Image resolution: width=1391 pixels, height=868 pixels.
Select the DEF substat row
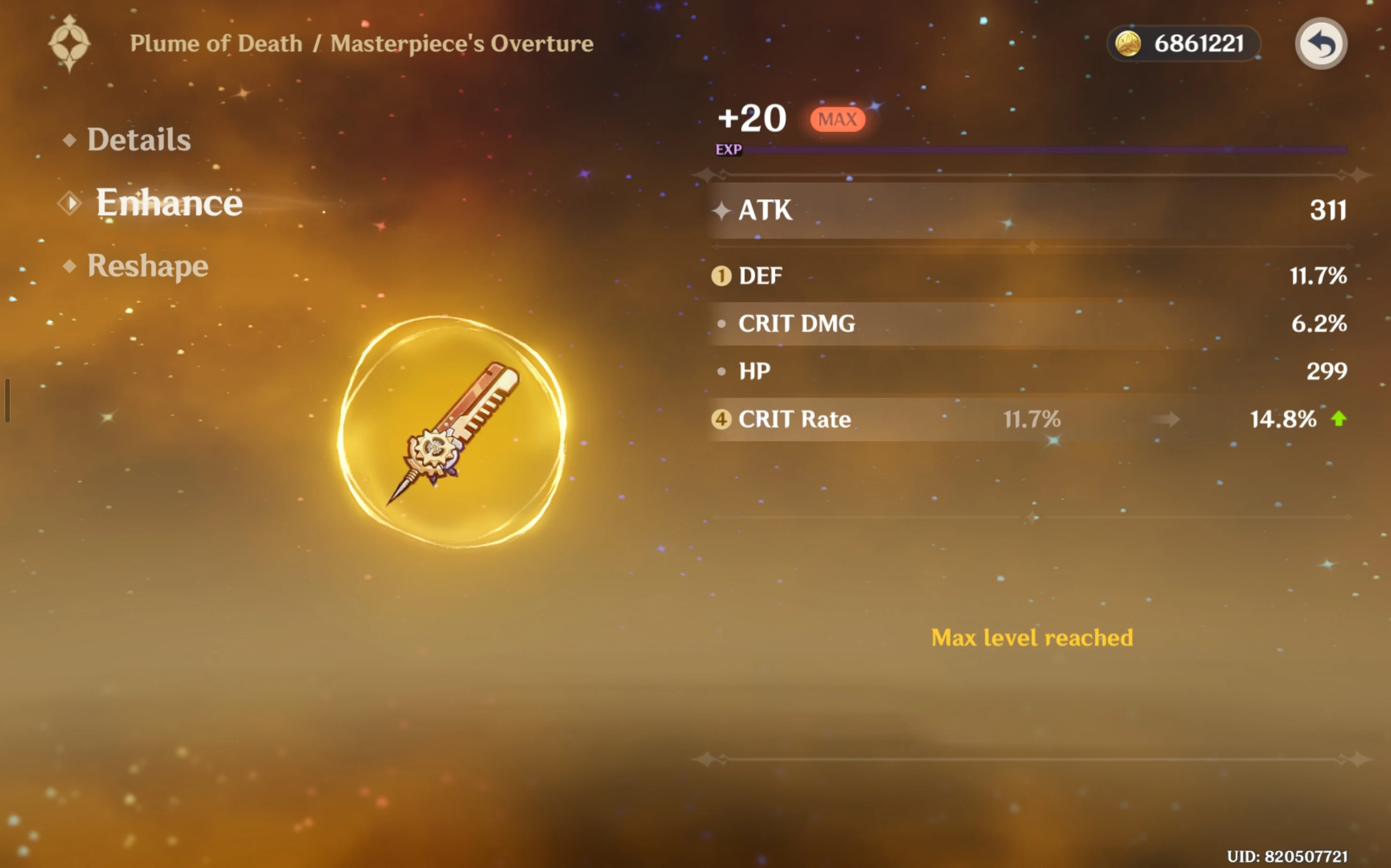coord(1028,276)
